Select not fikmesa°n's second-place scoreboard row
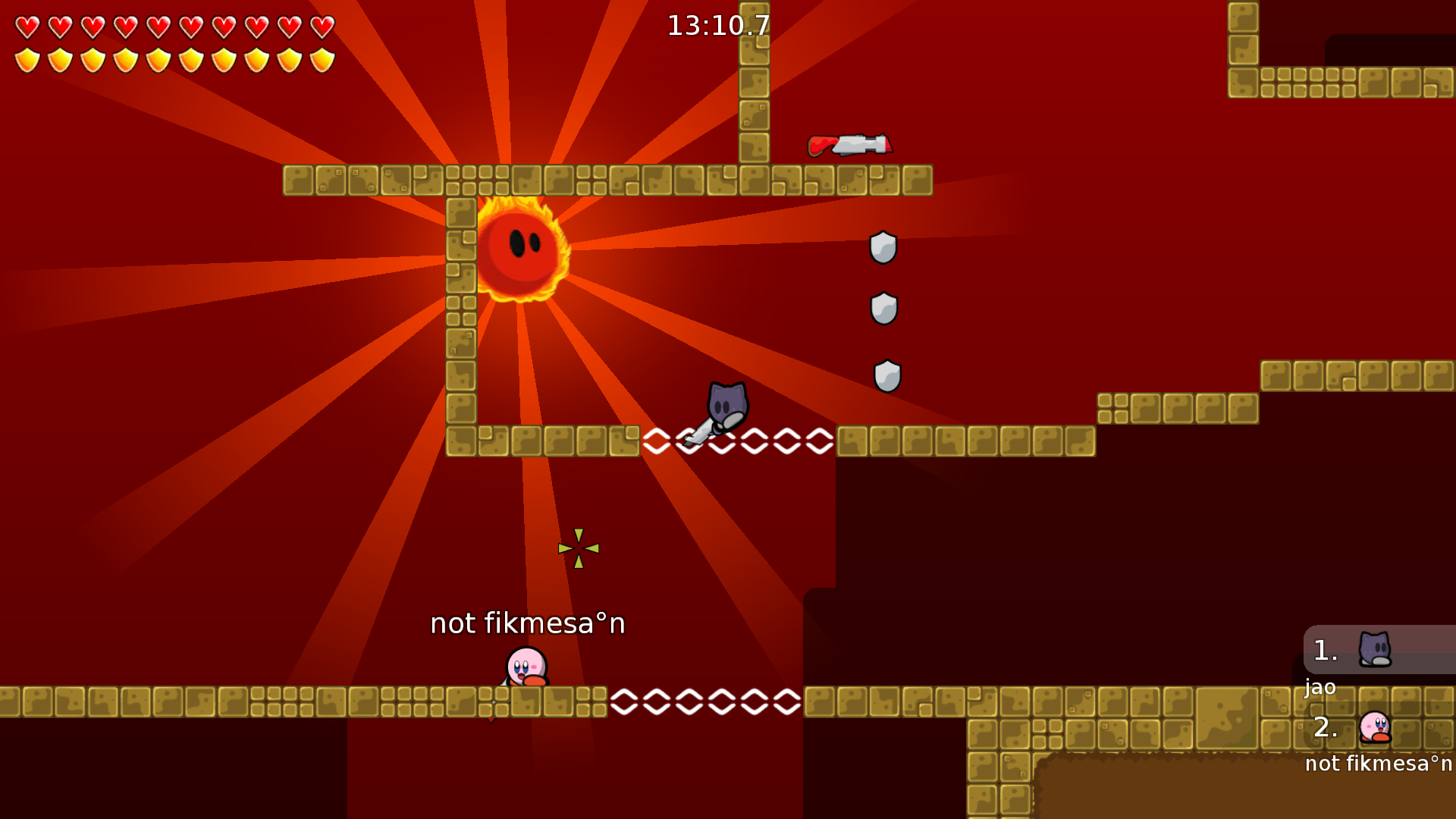Image resolution: width=1456 pixels, height=819 pixels. (1379, 727)
